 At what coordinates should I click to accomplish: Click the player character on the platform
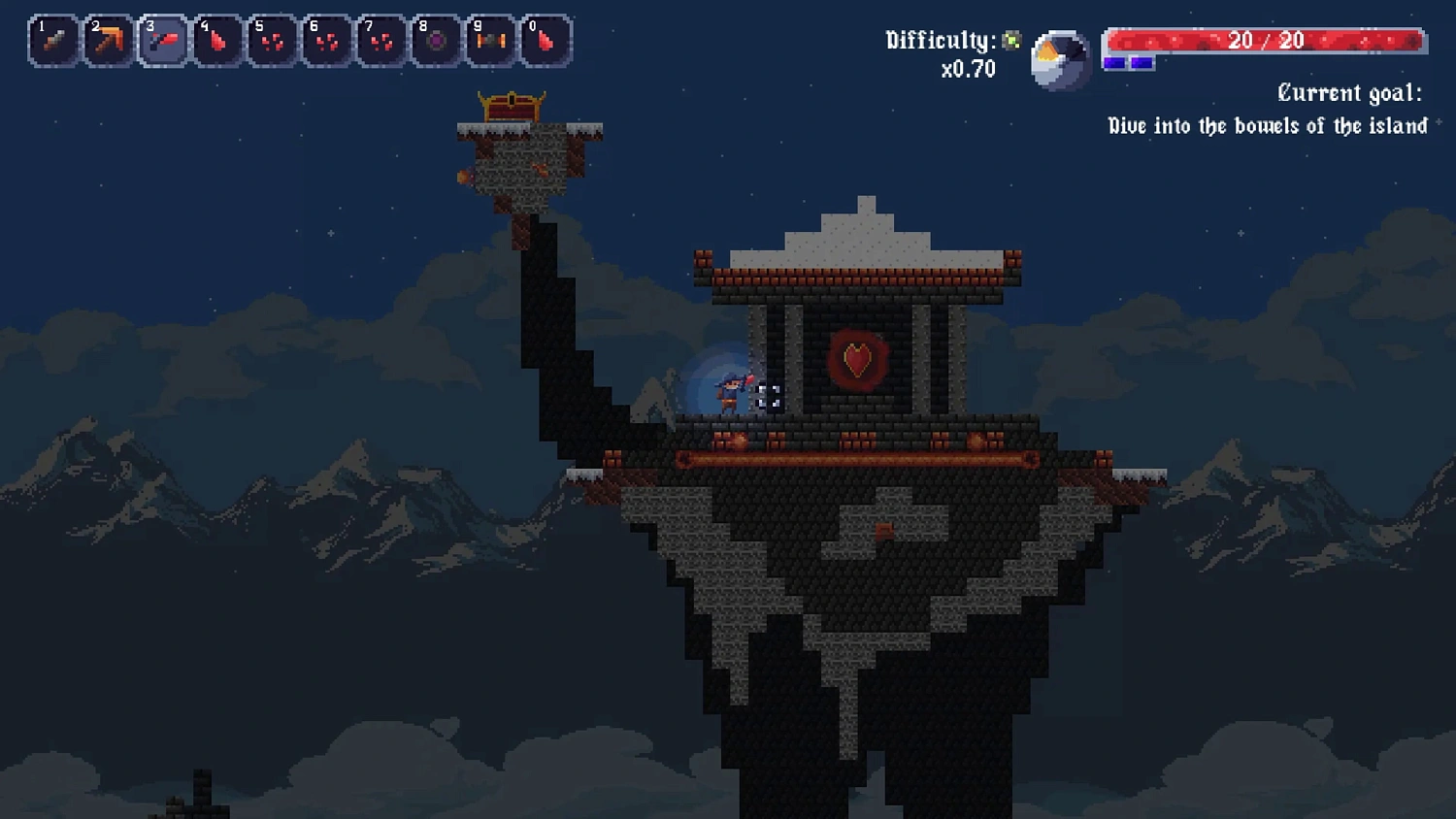click(730, 395)
